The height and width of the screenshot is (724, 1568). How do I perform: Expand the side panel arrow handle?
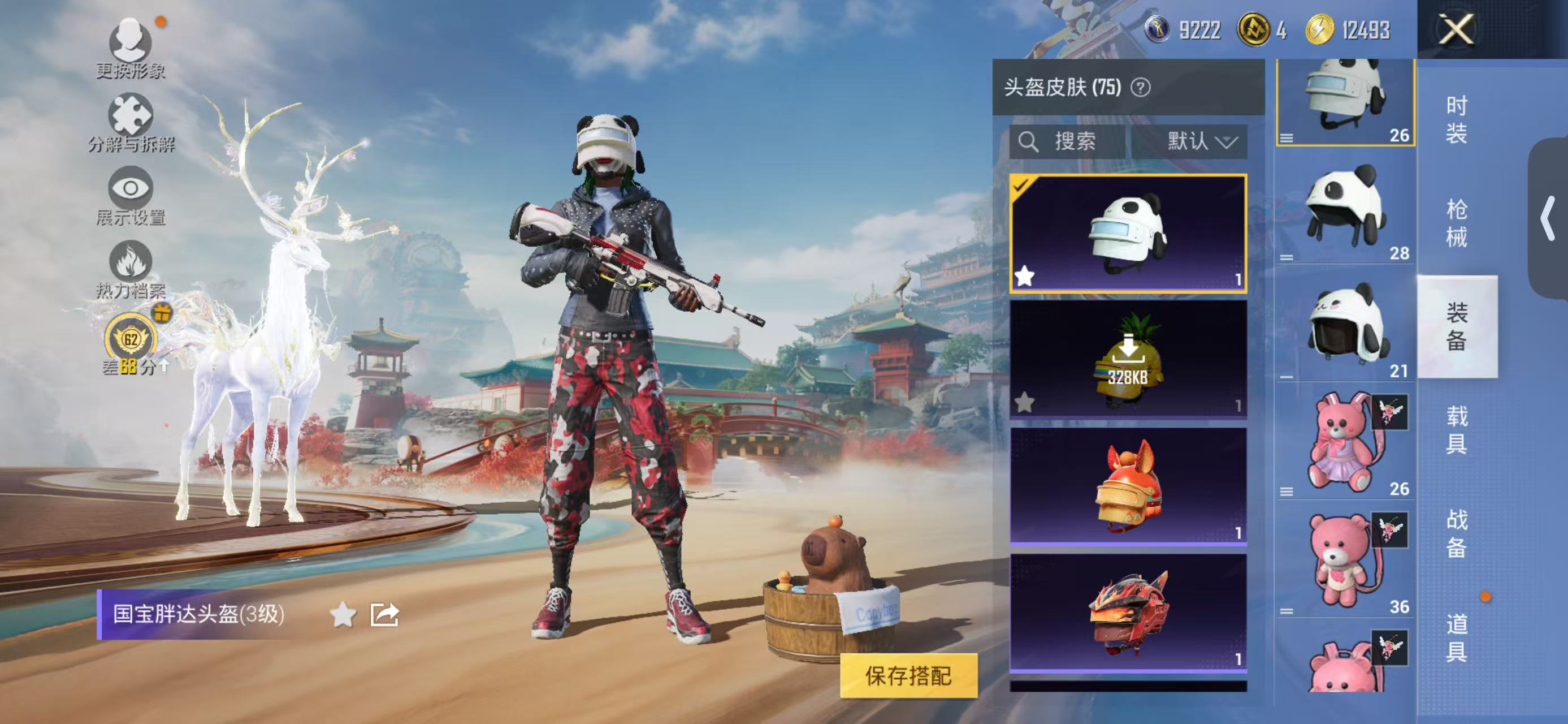(1548, 218)
